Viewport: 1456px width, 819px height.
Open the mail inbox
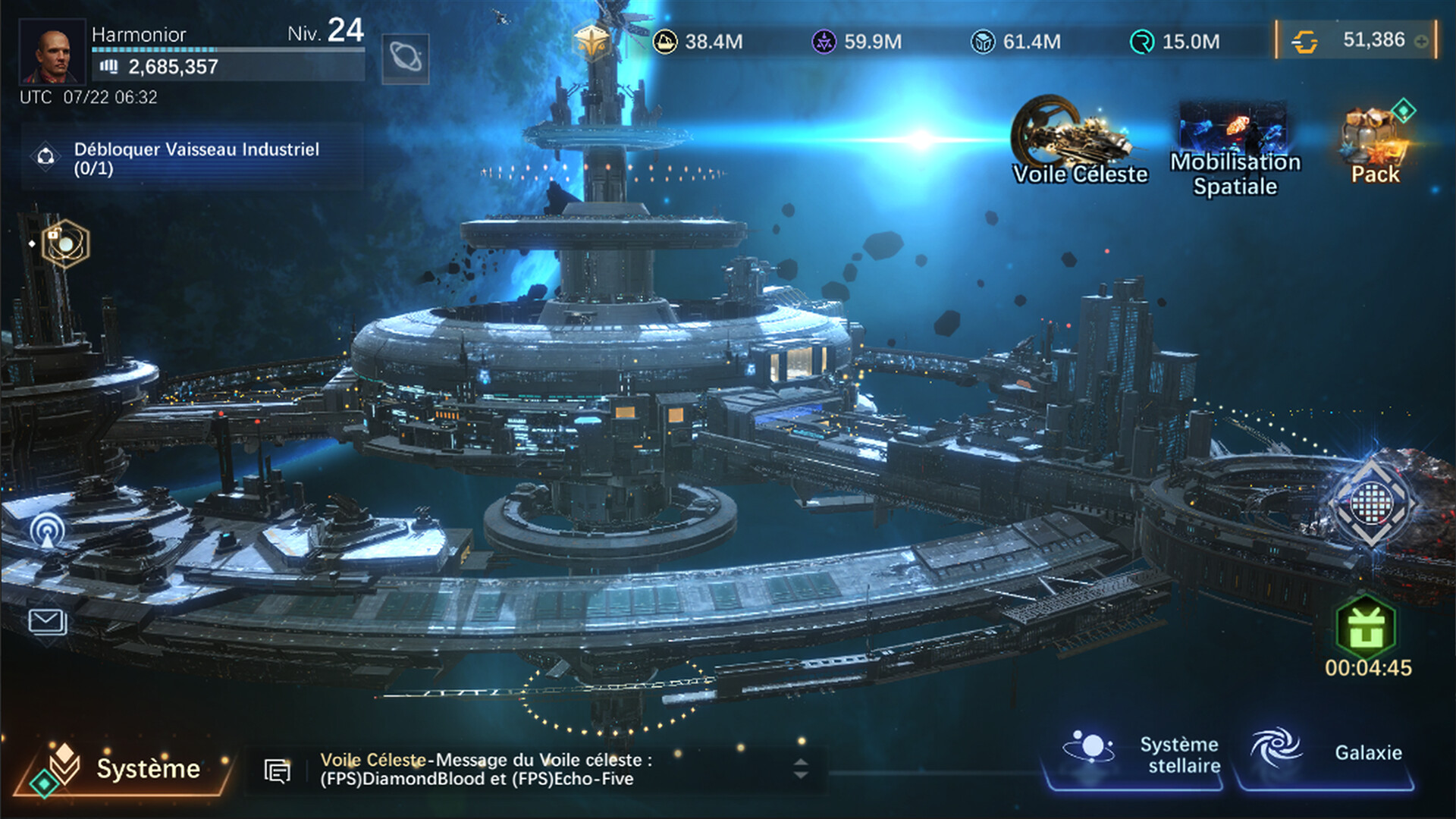coord(47,622)
